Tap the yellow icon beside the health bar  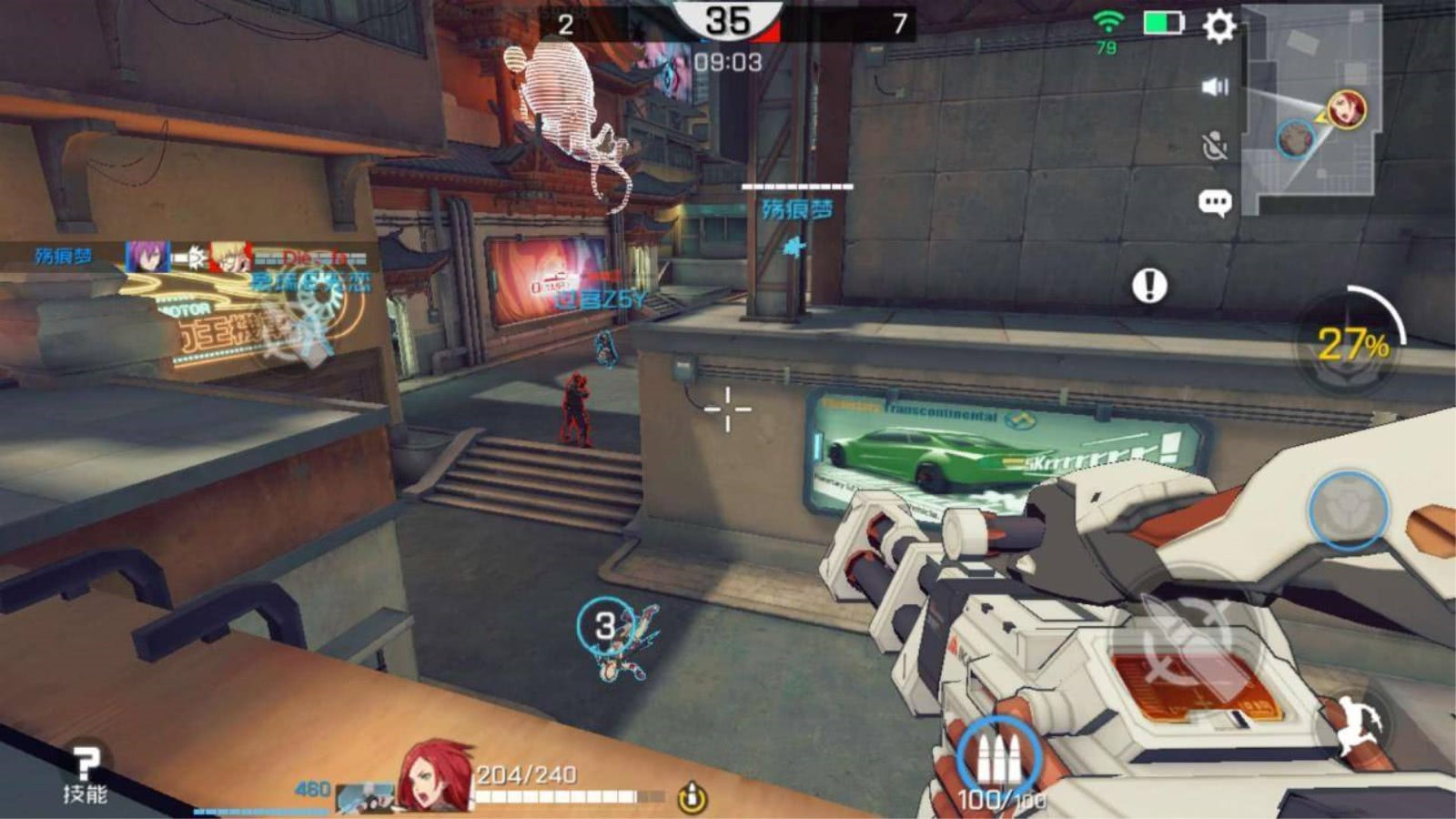(x=692, y=798)
